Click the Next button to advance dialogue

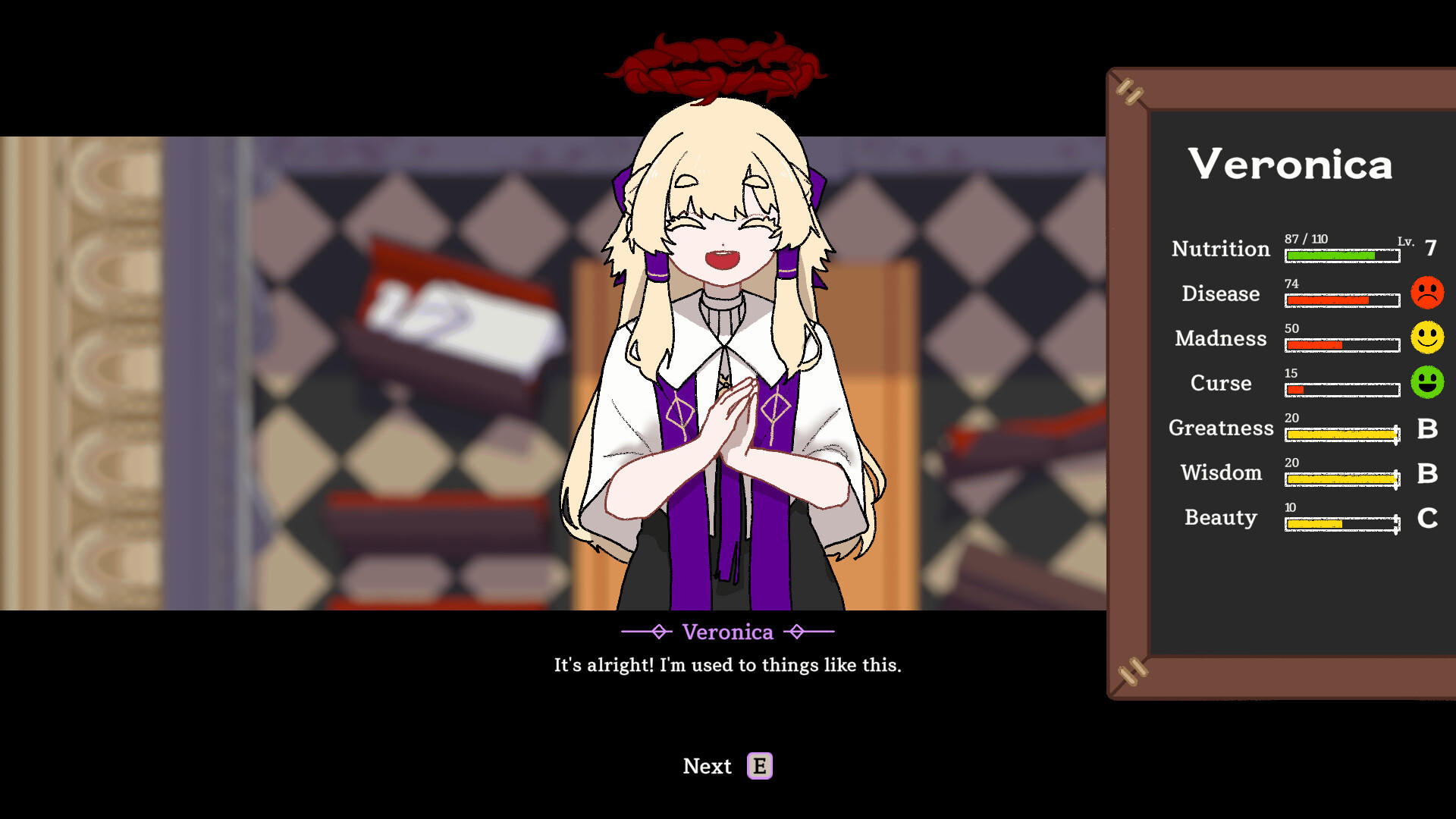coord(707,766)
